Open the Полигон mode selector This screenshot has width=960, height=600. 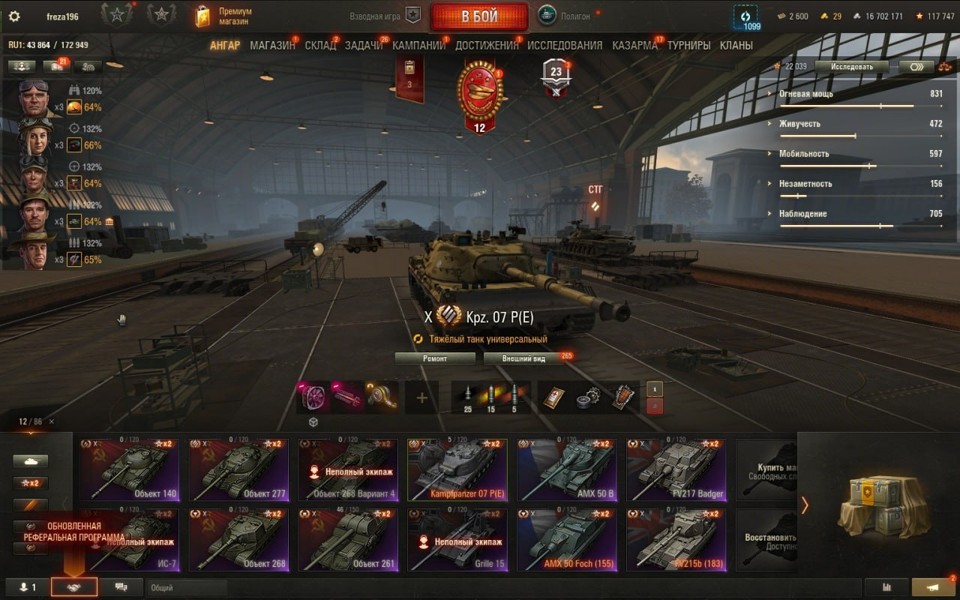tap(565, 16)
